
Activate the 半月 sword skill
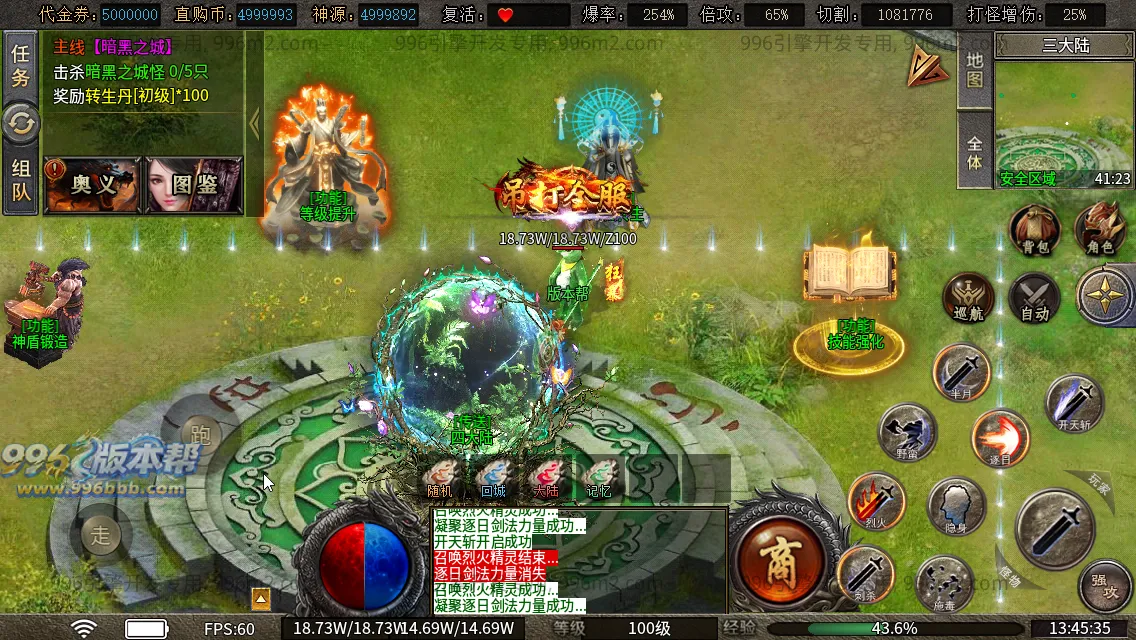coord(962,372)
